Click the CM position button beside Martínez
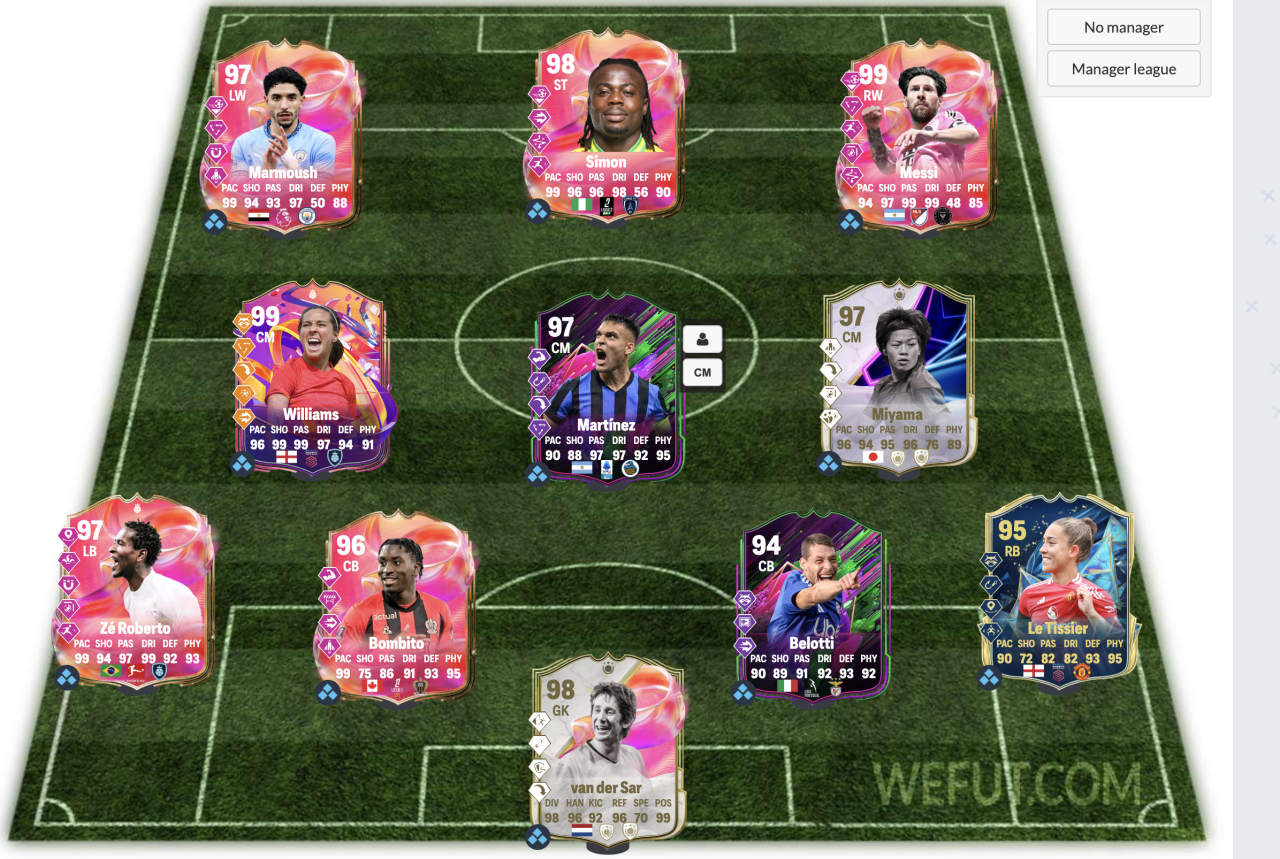This screenshot has width=1280, height=859. tap(702, 373)
